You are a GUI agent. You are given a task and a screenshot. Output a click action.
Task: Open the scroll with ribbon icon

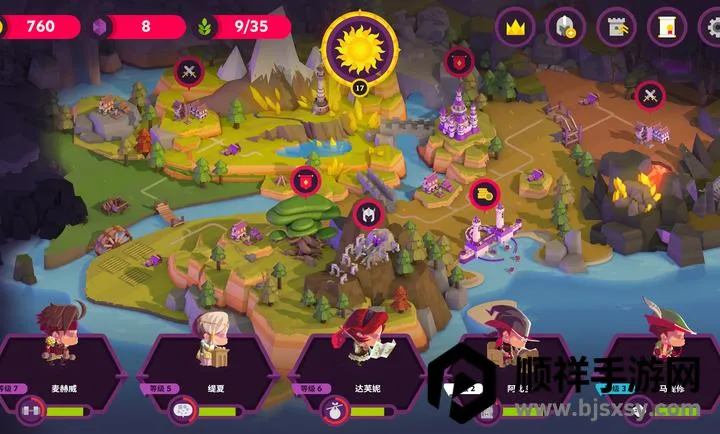[x=666, y=27]
